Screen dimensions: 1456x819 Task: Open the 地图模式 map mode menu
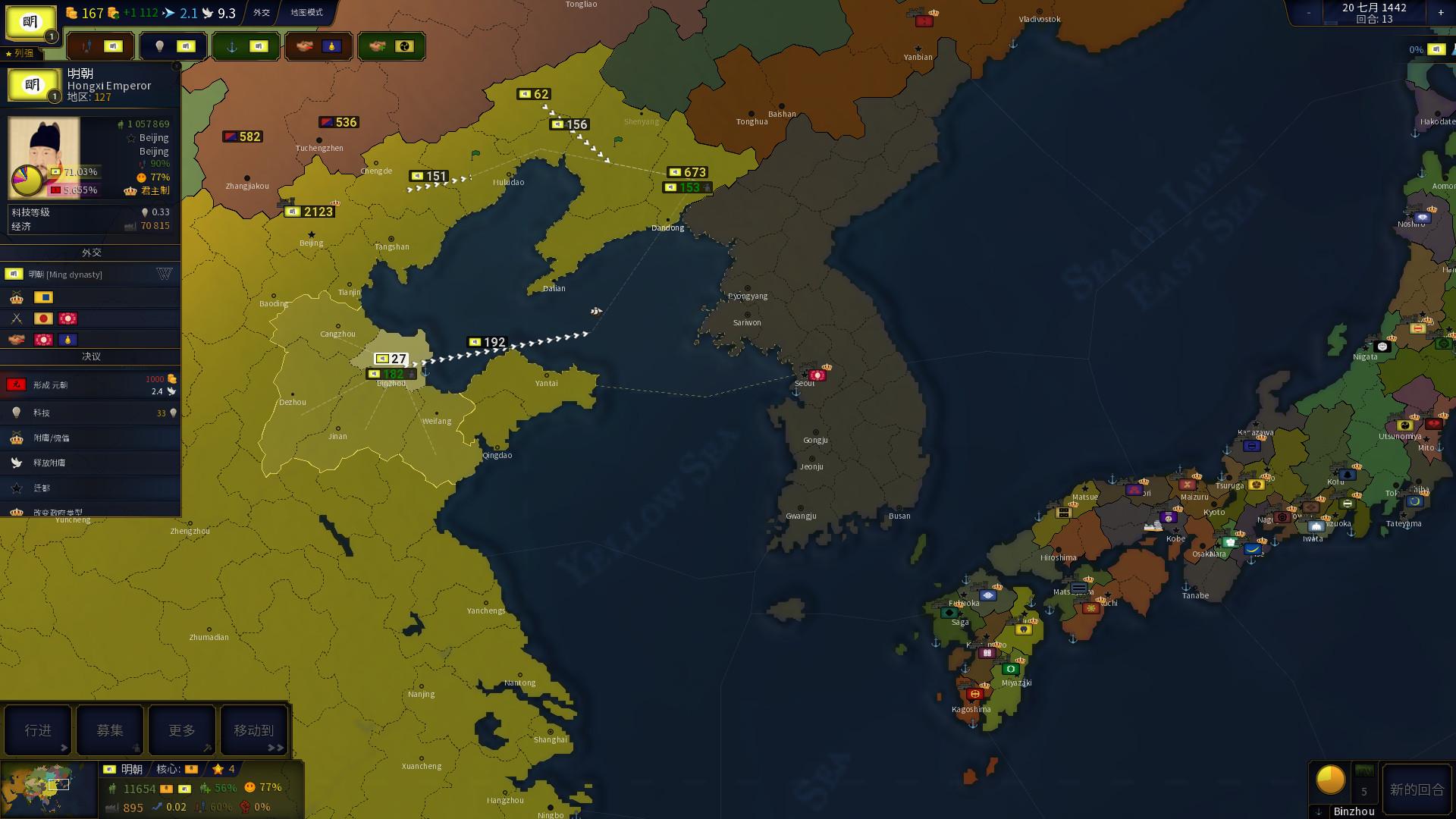(x=306, y=12)
